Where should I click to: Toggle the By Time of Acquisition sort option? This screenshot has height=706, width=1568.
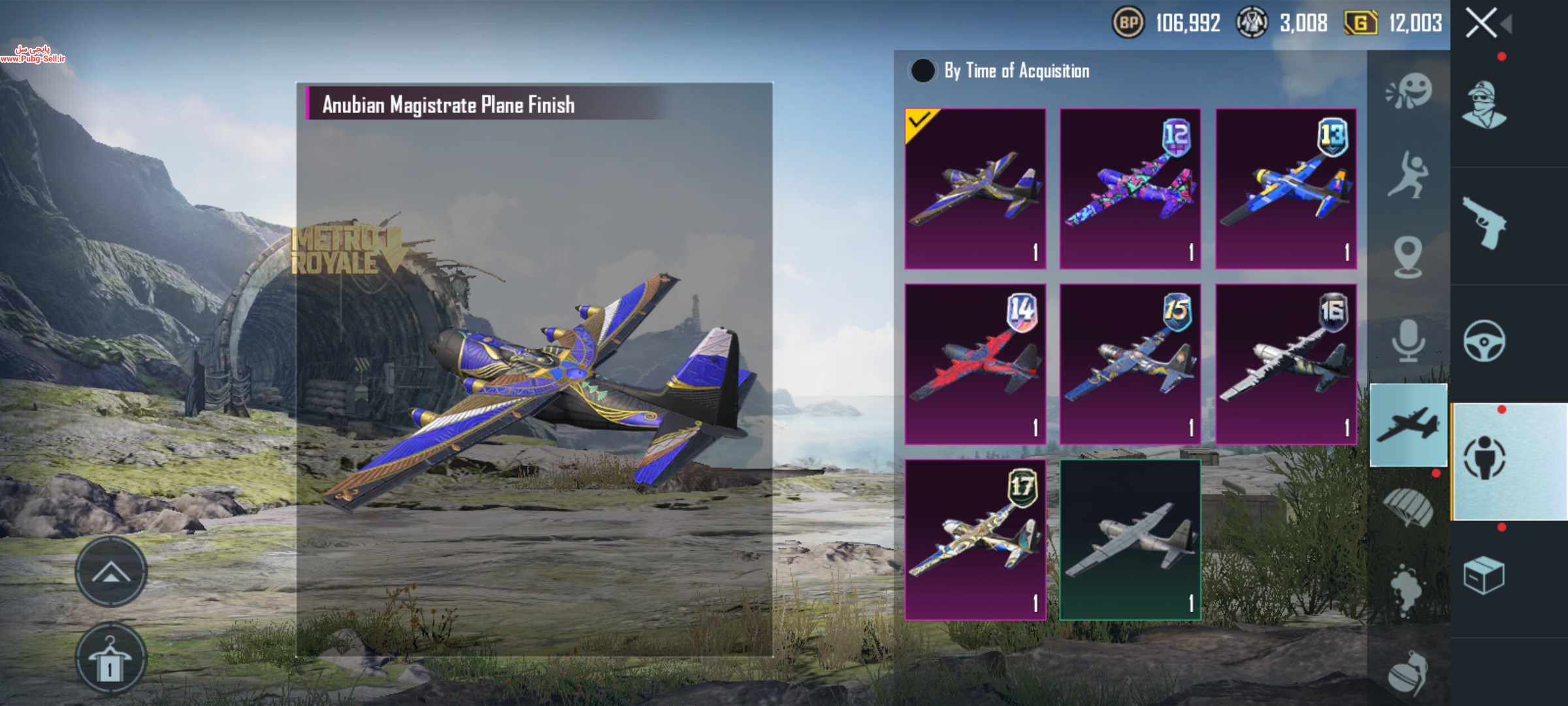point(923,71)
